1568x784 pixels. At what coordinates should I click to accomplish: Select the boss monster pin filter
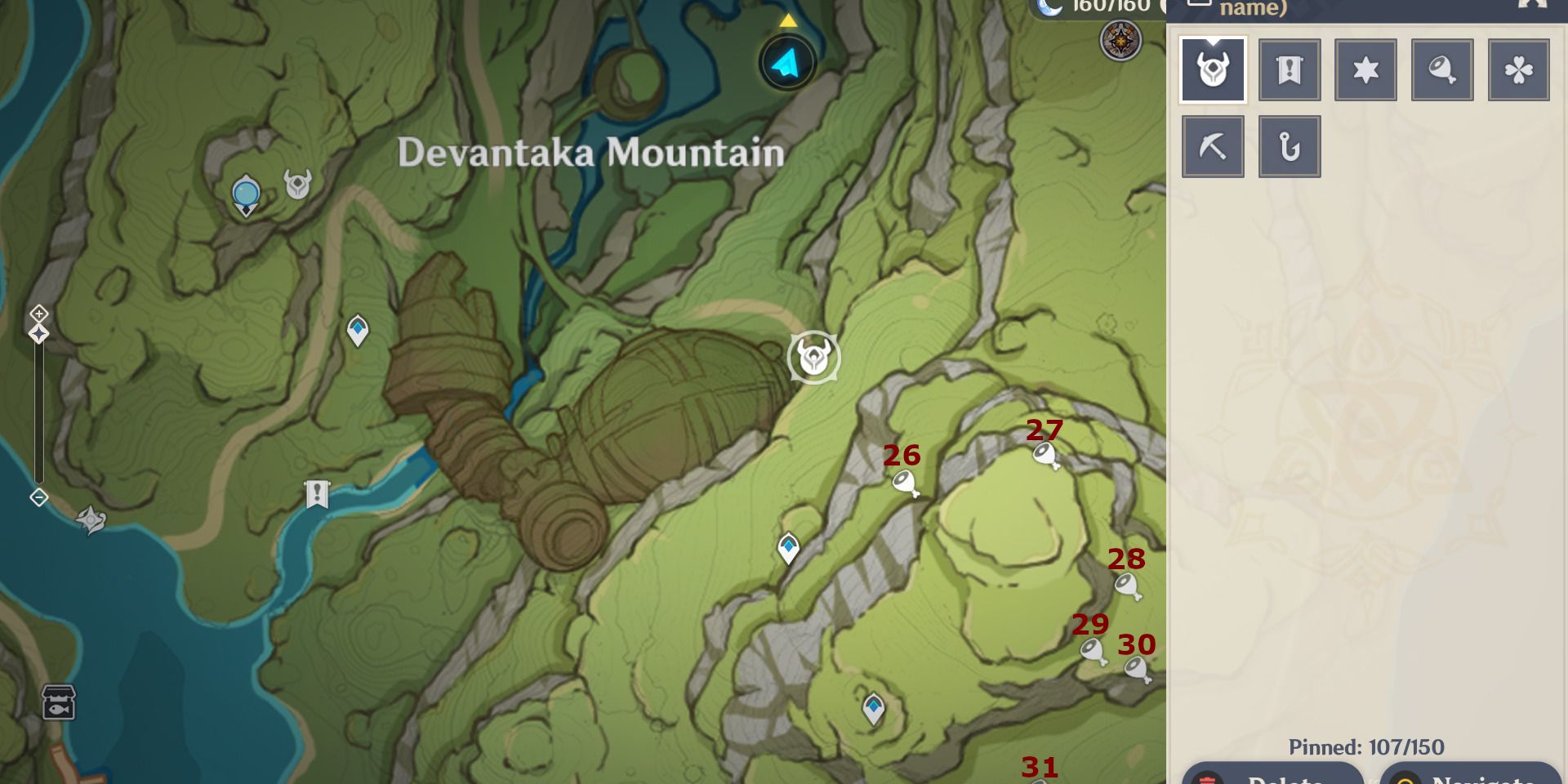coord(1212,69)
